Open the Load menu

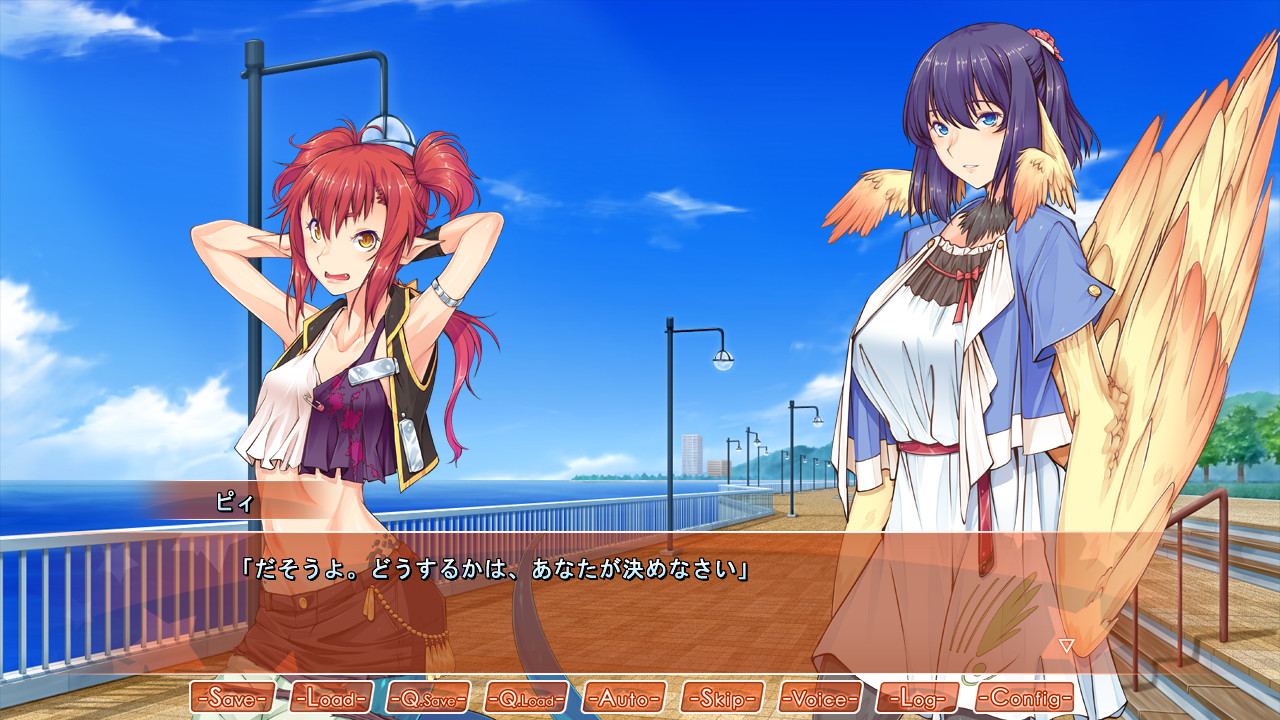click(x=330, y=697)
